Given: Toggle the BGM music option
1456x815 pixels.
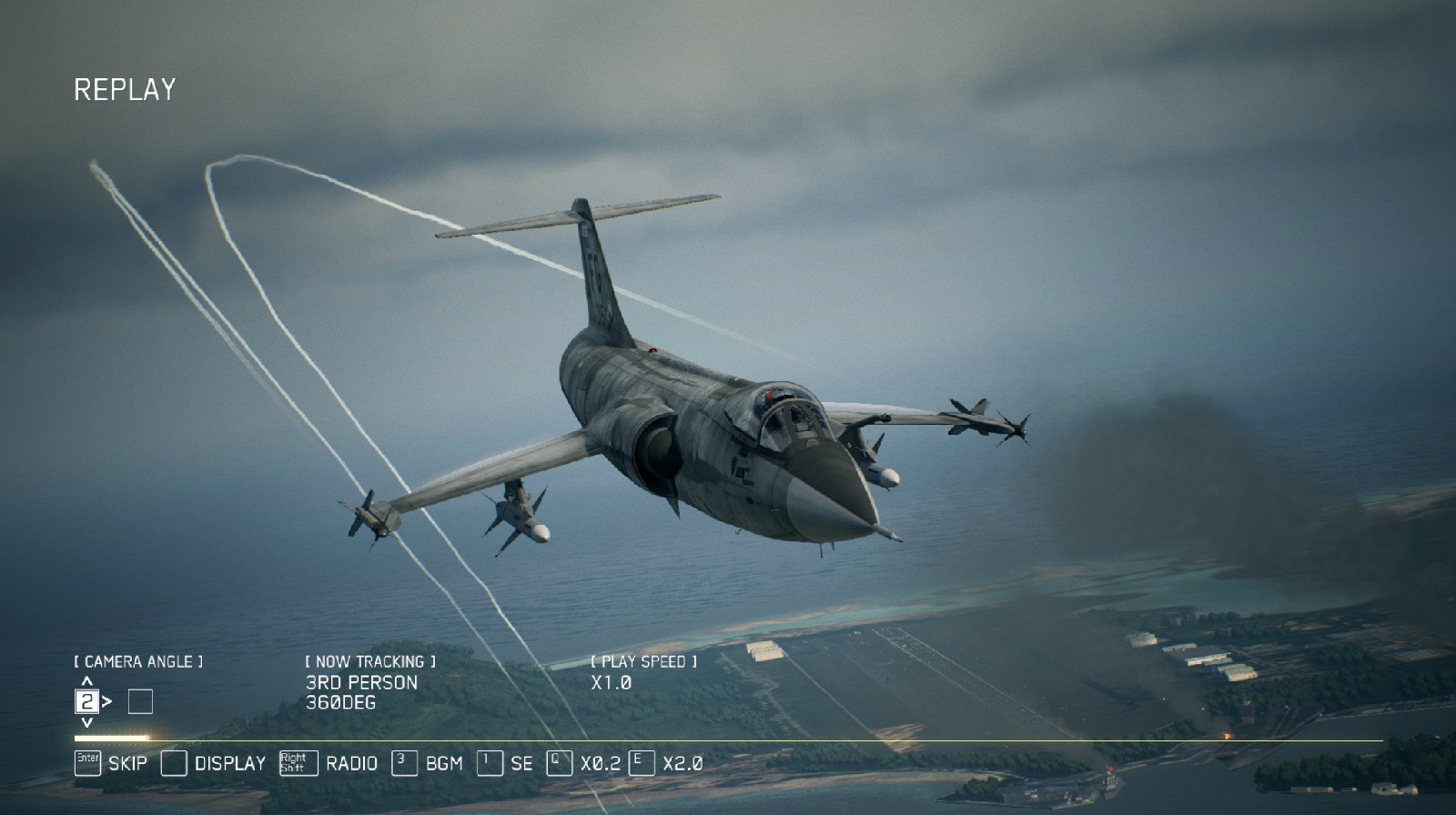Looking at the screenshot, I should [x=428, y=763].
